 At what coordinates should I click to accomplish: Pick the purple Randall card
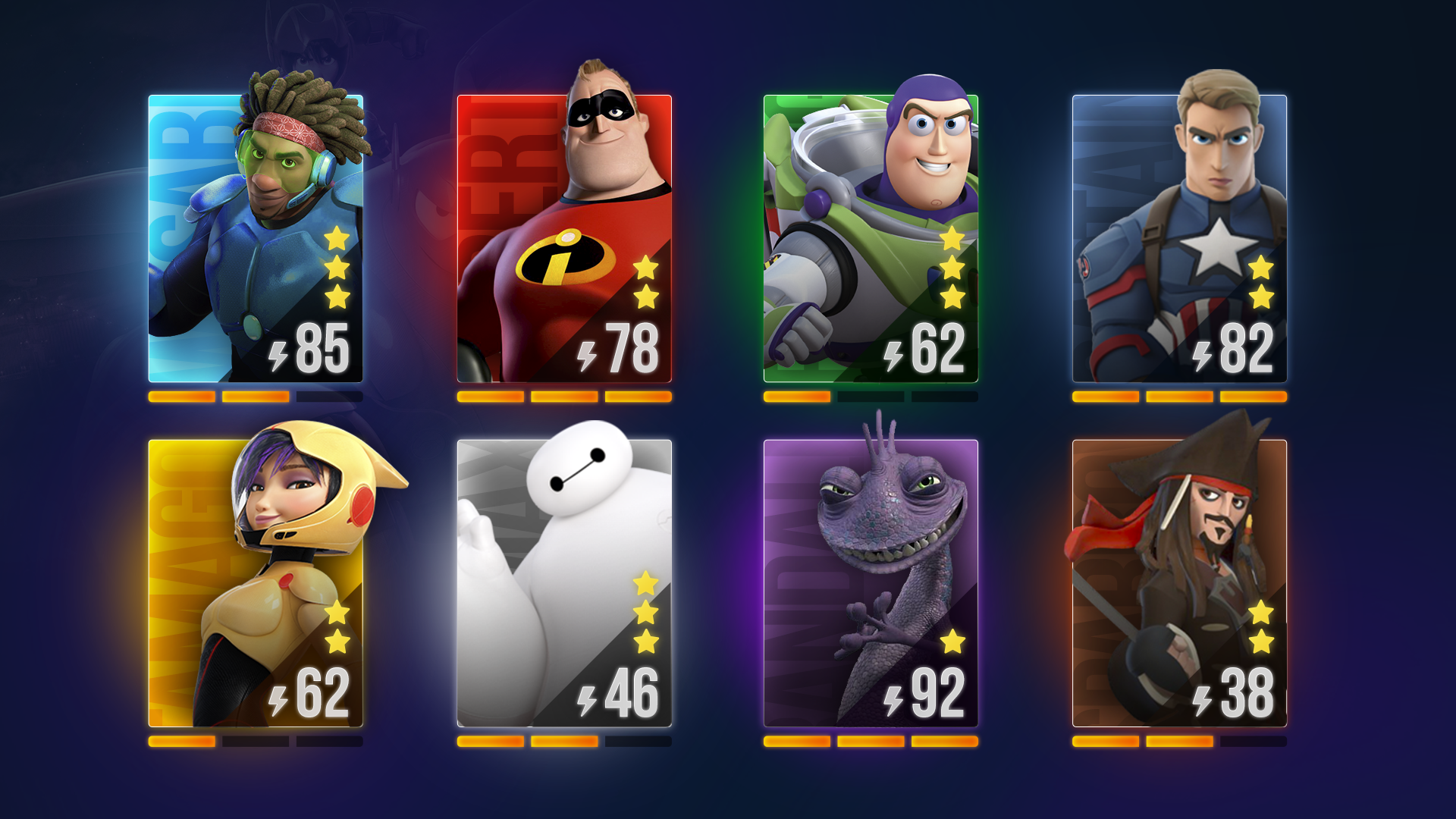click(871, 583)
